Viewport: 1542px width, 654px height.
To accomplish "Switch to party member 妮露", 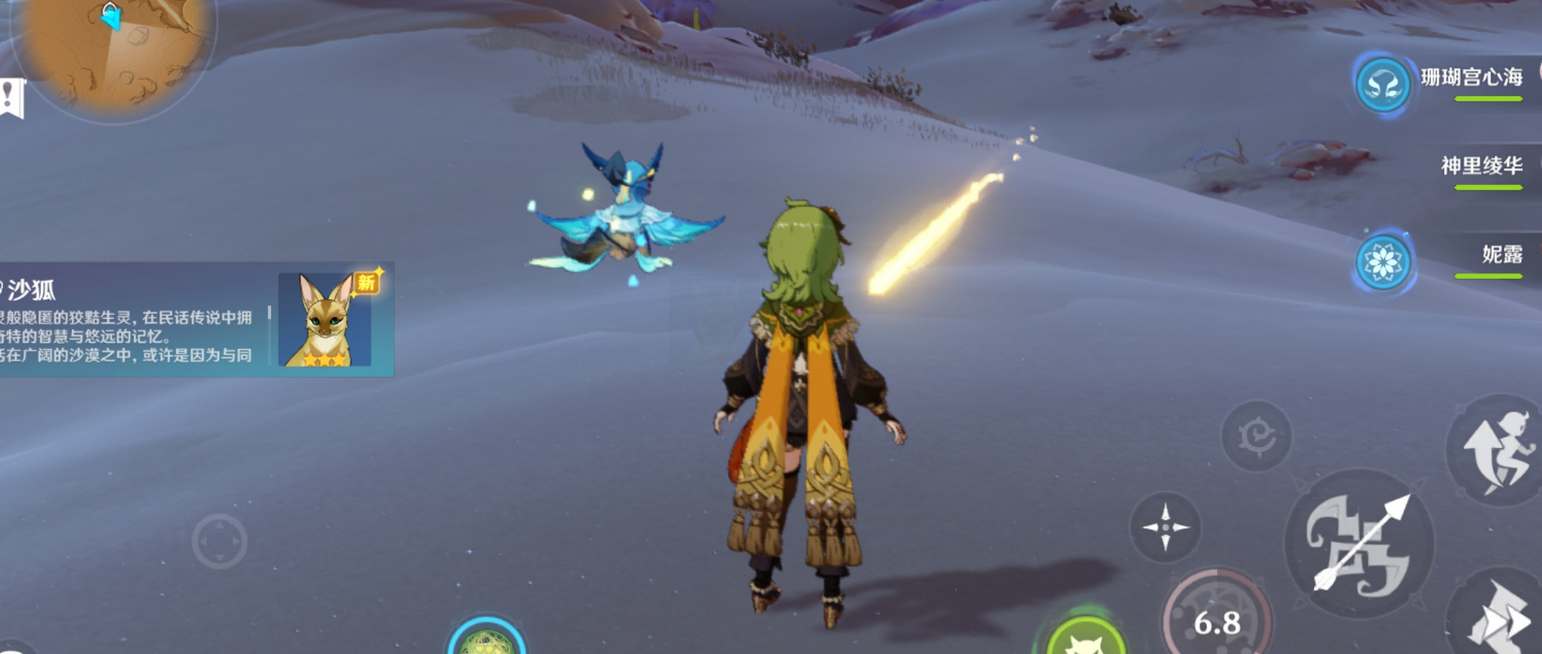I will [x=1470, y=257].
